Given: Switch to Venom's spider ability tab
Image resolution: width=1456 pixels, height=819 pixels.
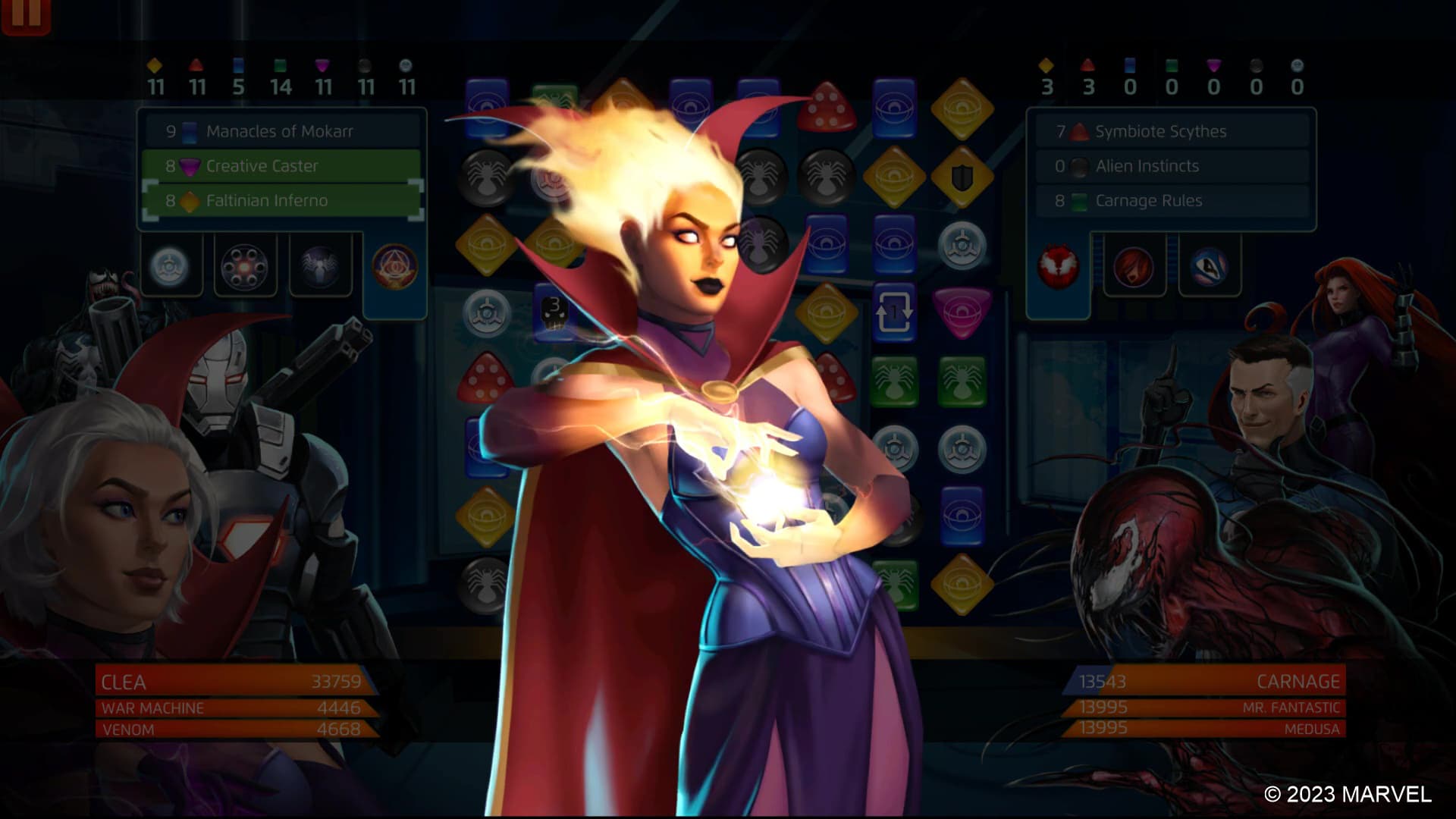Looking at the screenshot, I should pyautogui.click(x=322, y=265).
